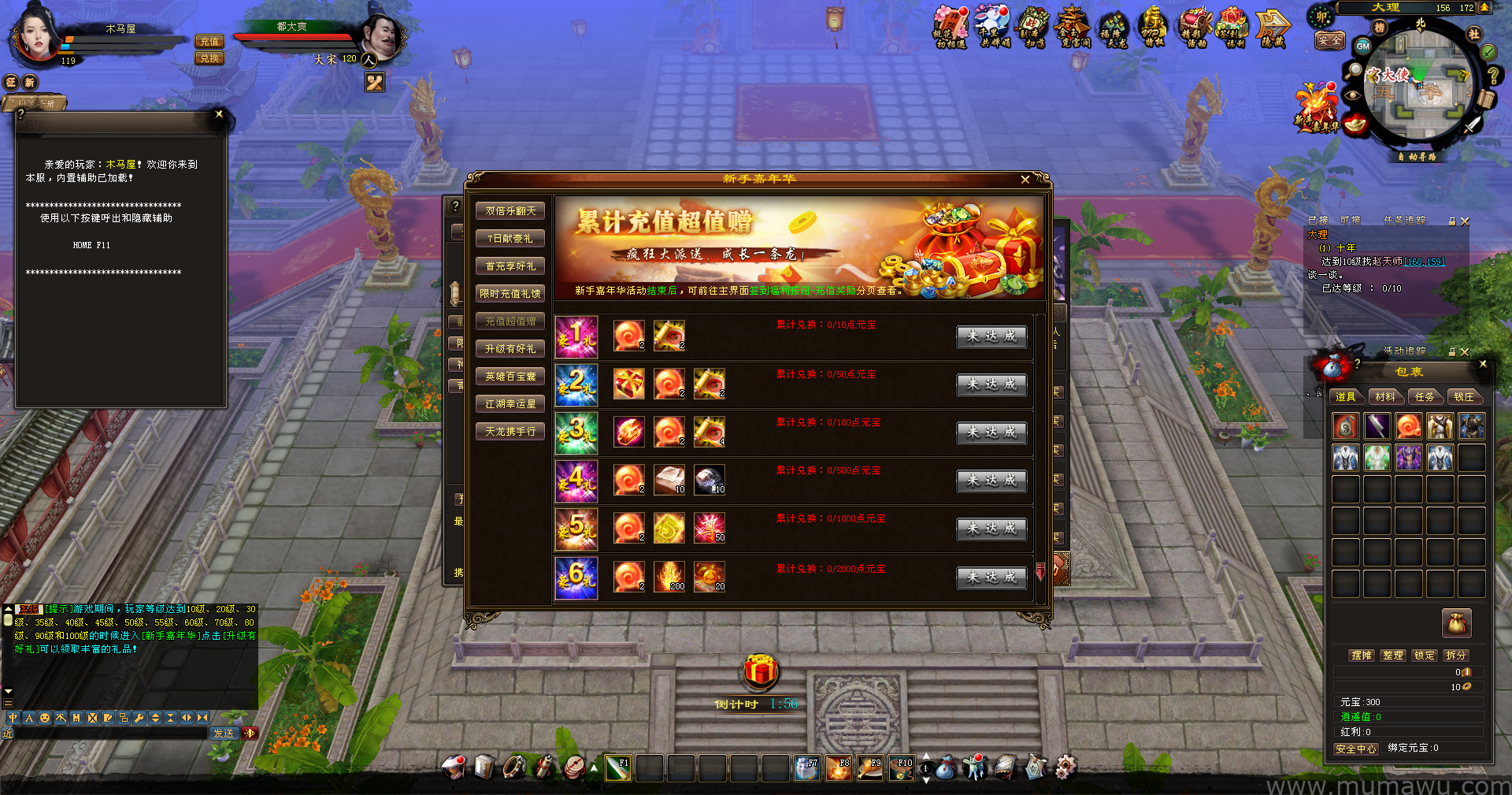Open the 双倍乐翻天 event page
This screenshot has height=795, width=1512.
510,211
